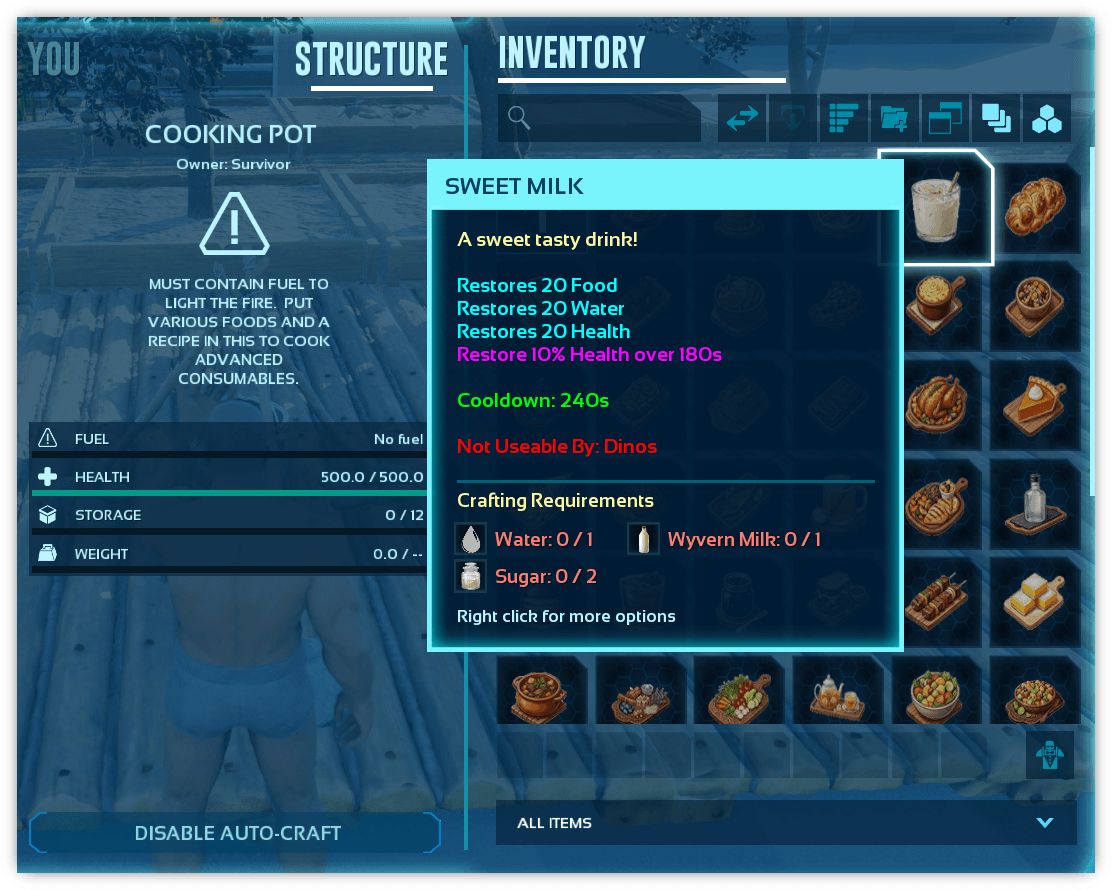1112x890 pixels.
Task: Click the inventory search field
Action: [x=600, y=119]
